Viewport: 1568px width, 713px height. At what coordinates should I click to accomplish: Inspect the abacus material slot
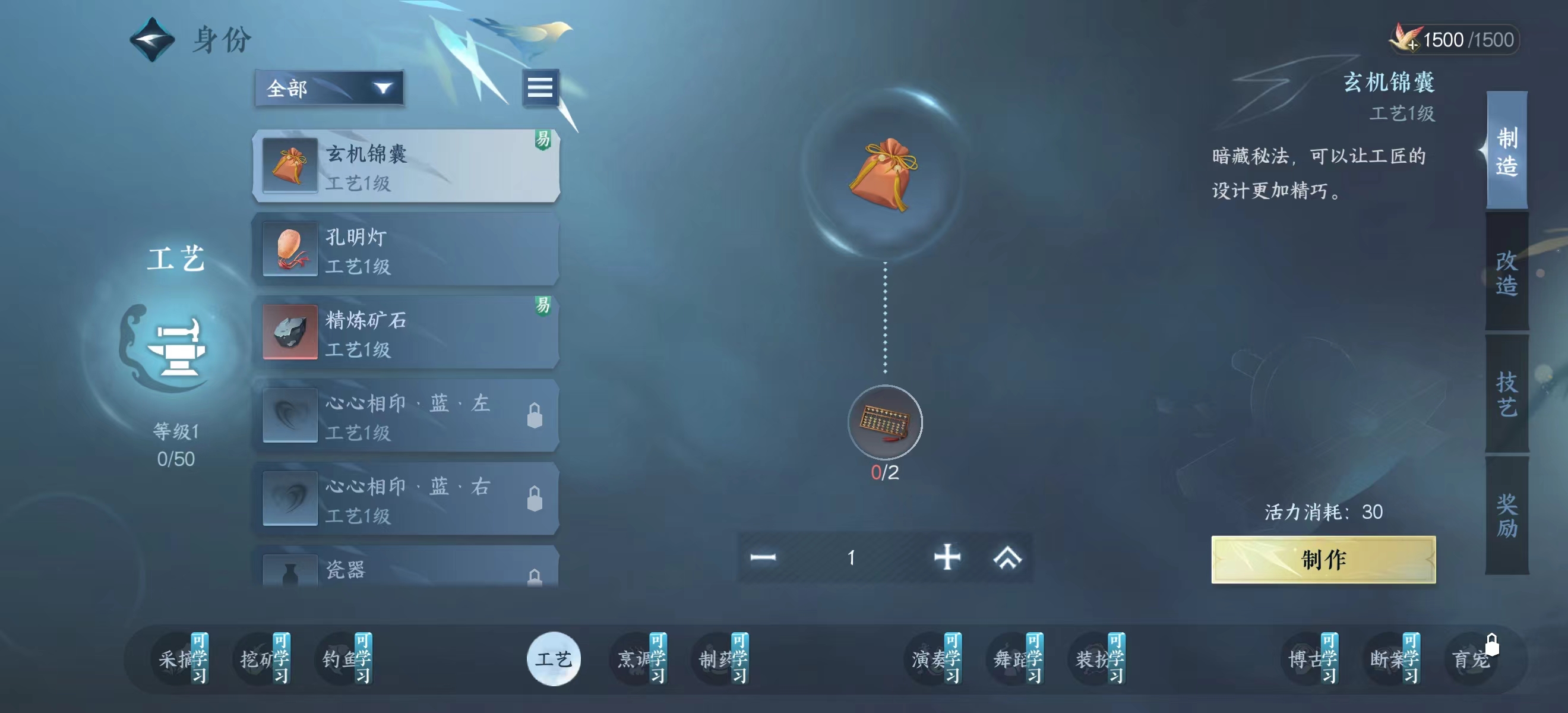884,422
